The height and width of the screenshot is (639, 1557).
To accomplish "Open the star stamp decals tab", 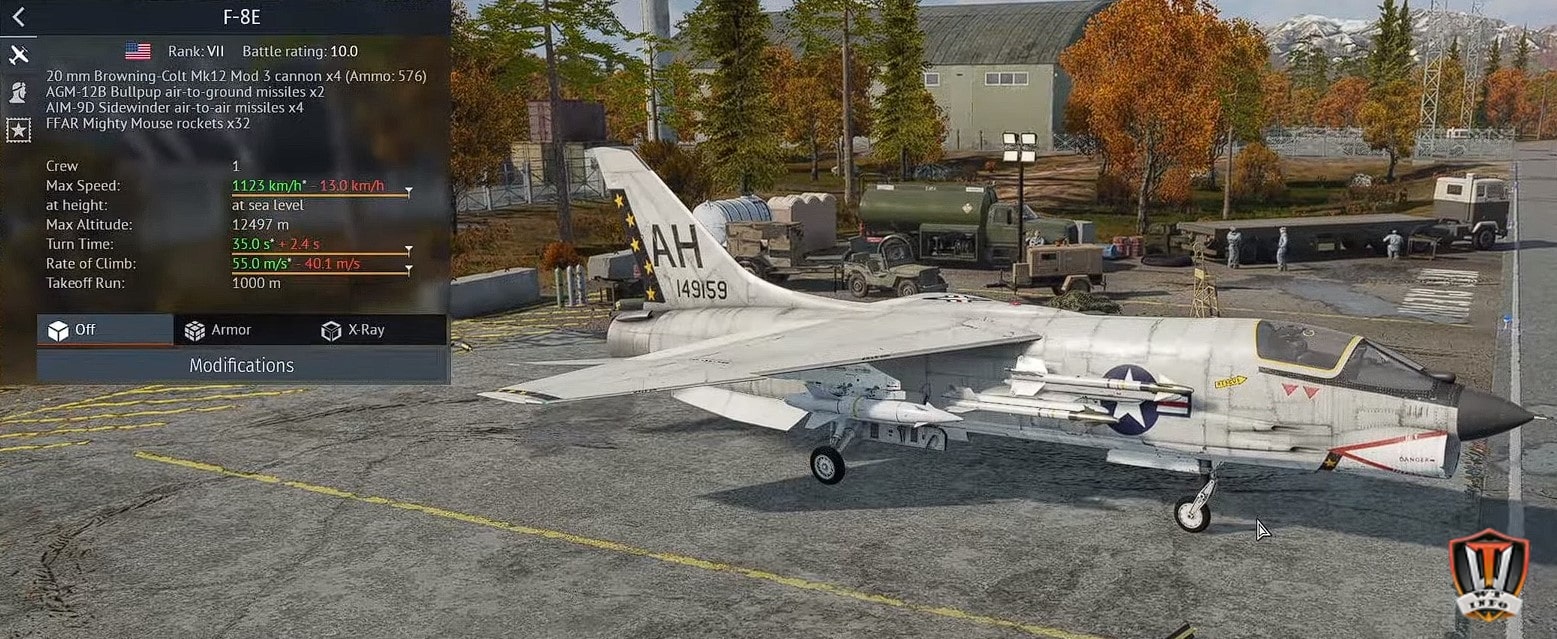I will [x=18, y=129].
